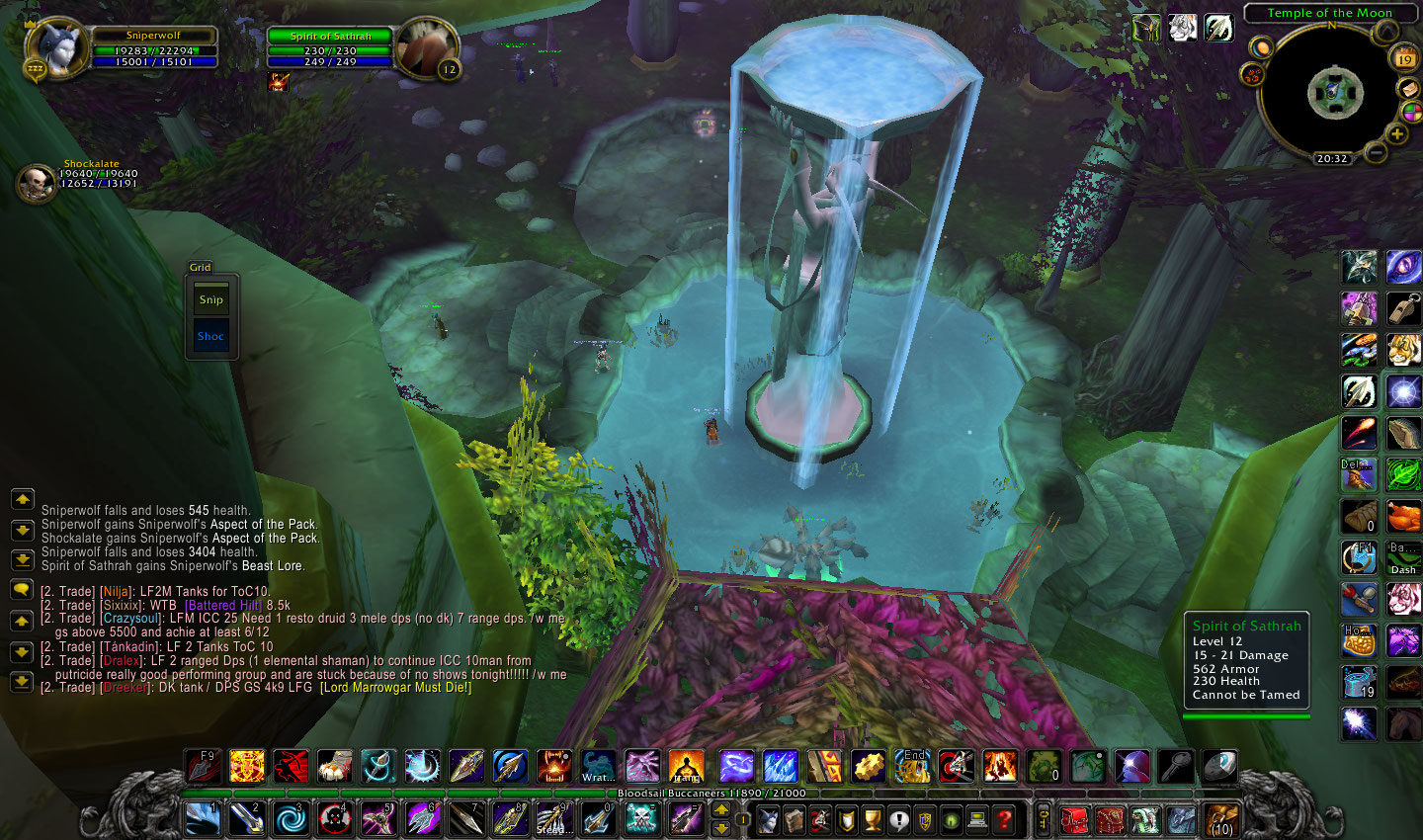Image resolution: width=1423 pixels, height=840 pixels.
Task: Page the action bar up with the arrow
Action: (721, 810)
